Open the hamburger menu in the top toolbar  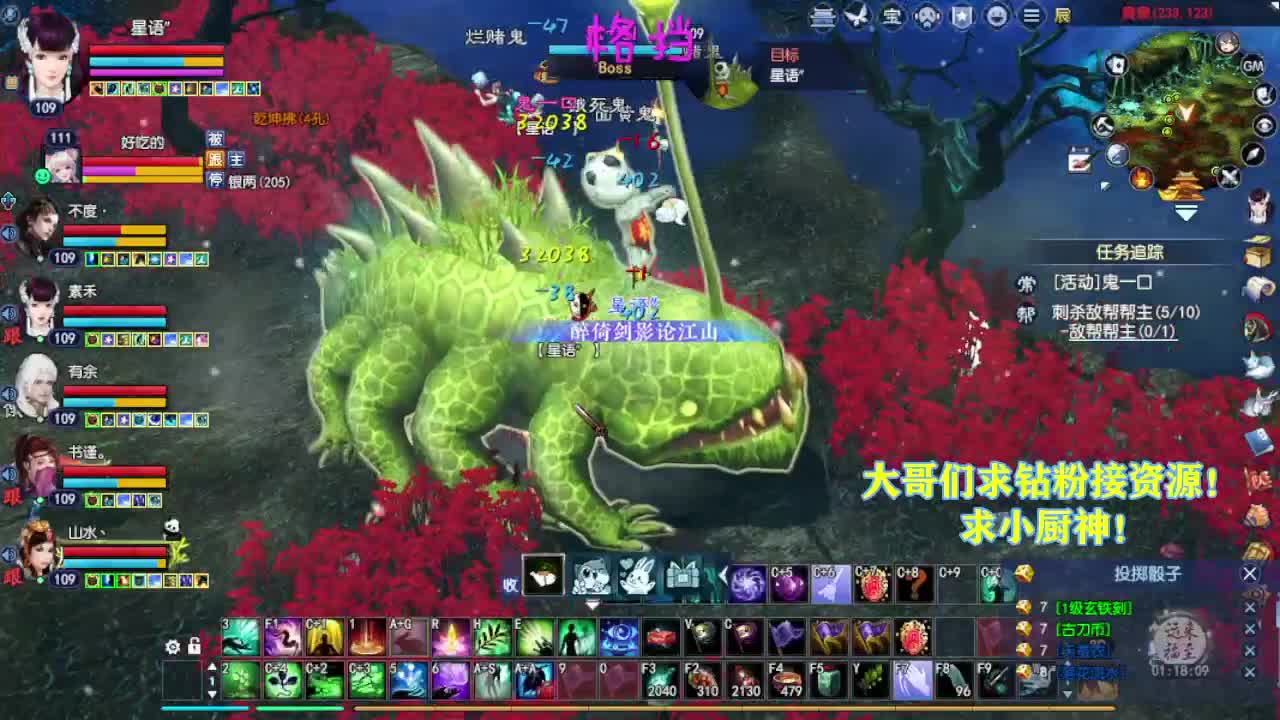(x=1029, y=16)
